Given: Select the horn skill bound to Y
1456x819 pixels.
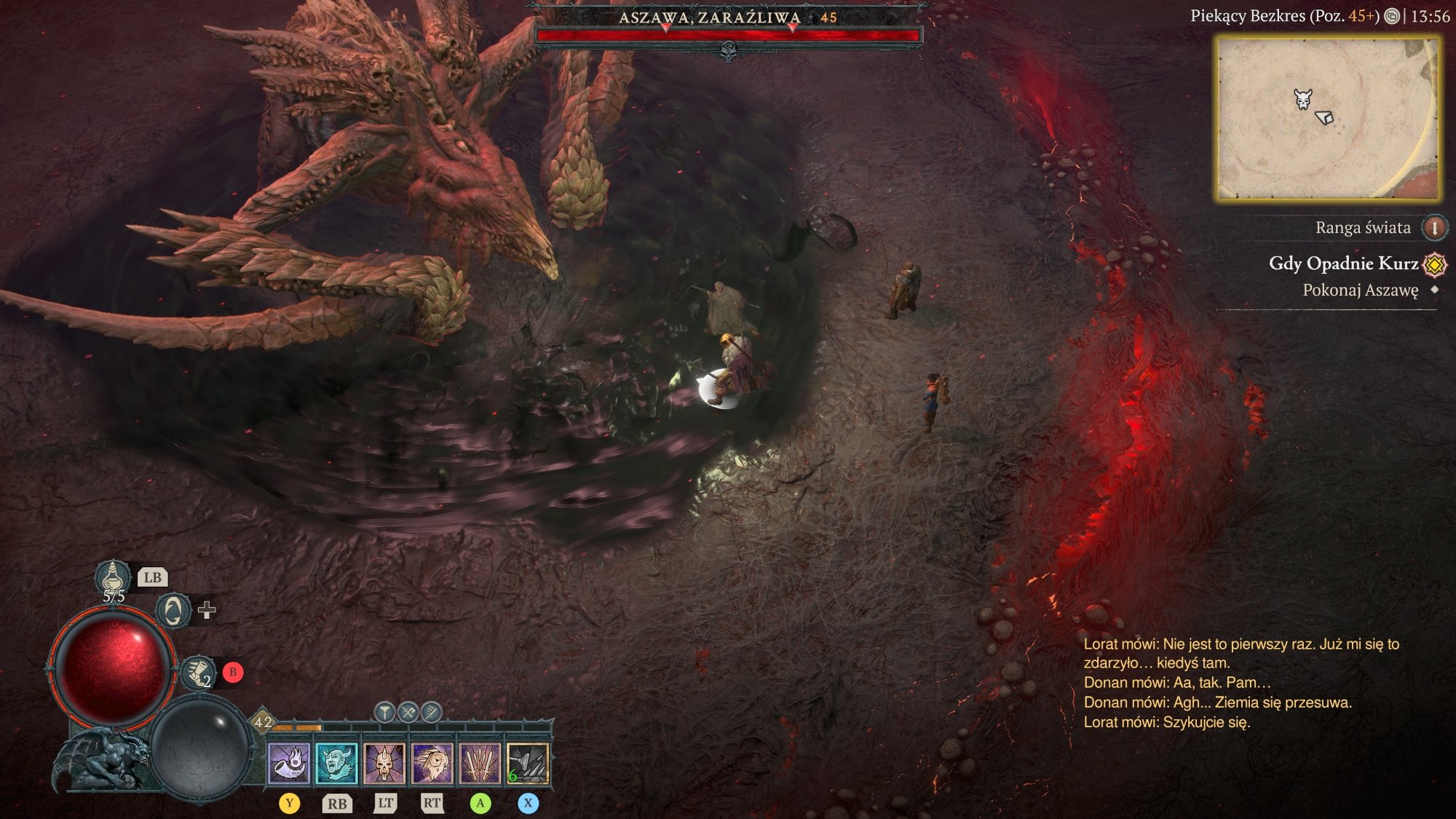Looking at the screenshot, I should [290, 757].
